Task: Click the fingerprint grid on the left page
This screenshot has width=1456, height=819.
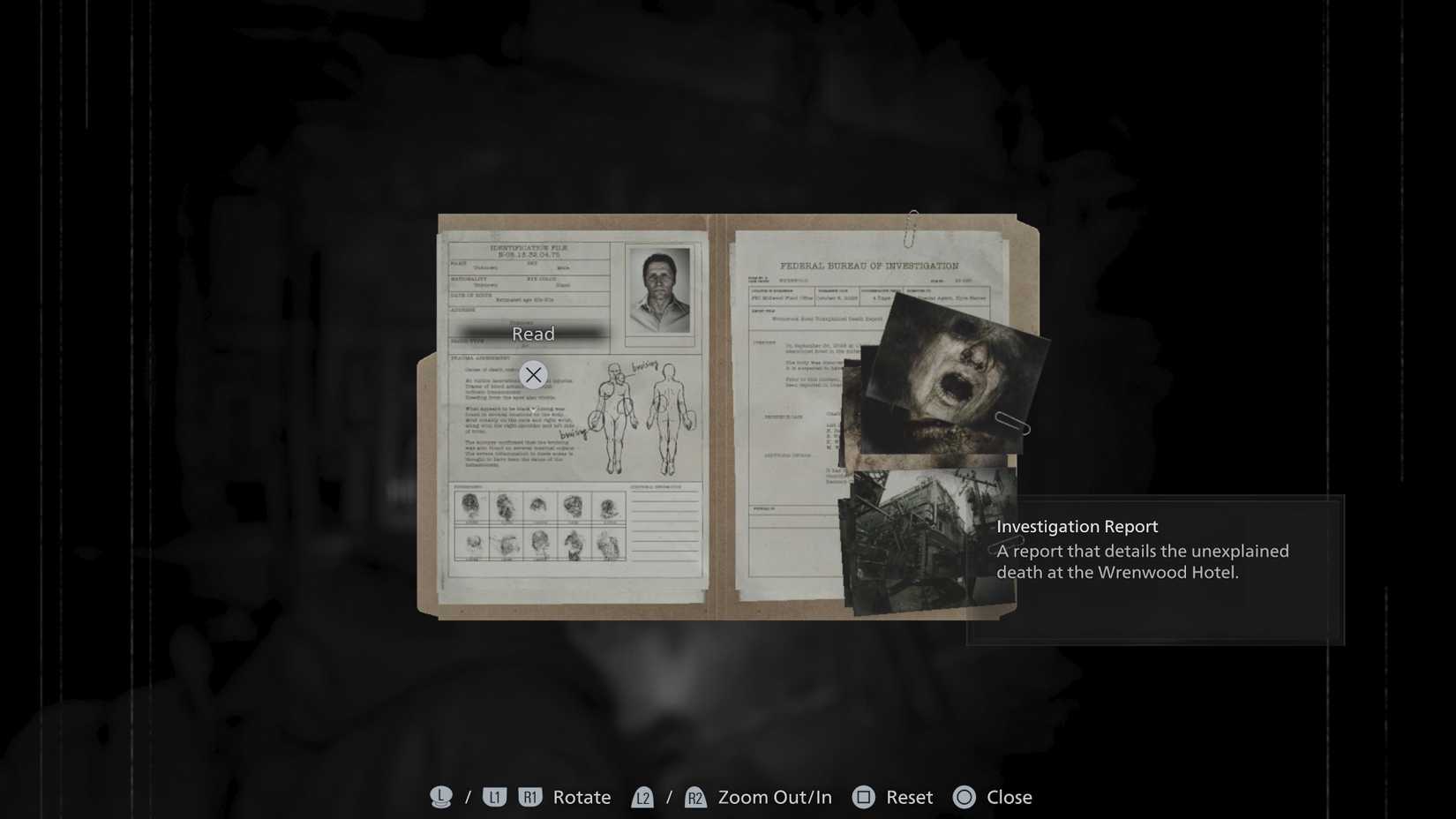Action: [538, 525]
